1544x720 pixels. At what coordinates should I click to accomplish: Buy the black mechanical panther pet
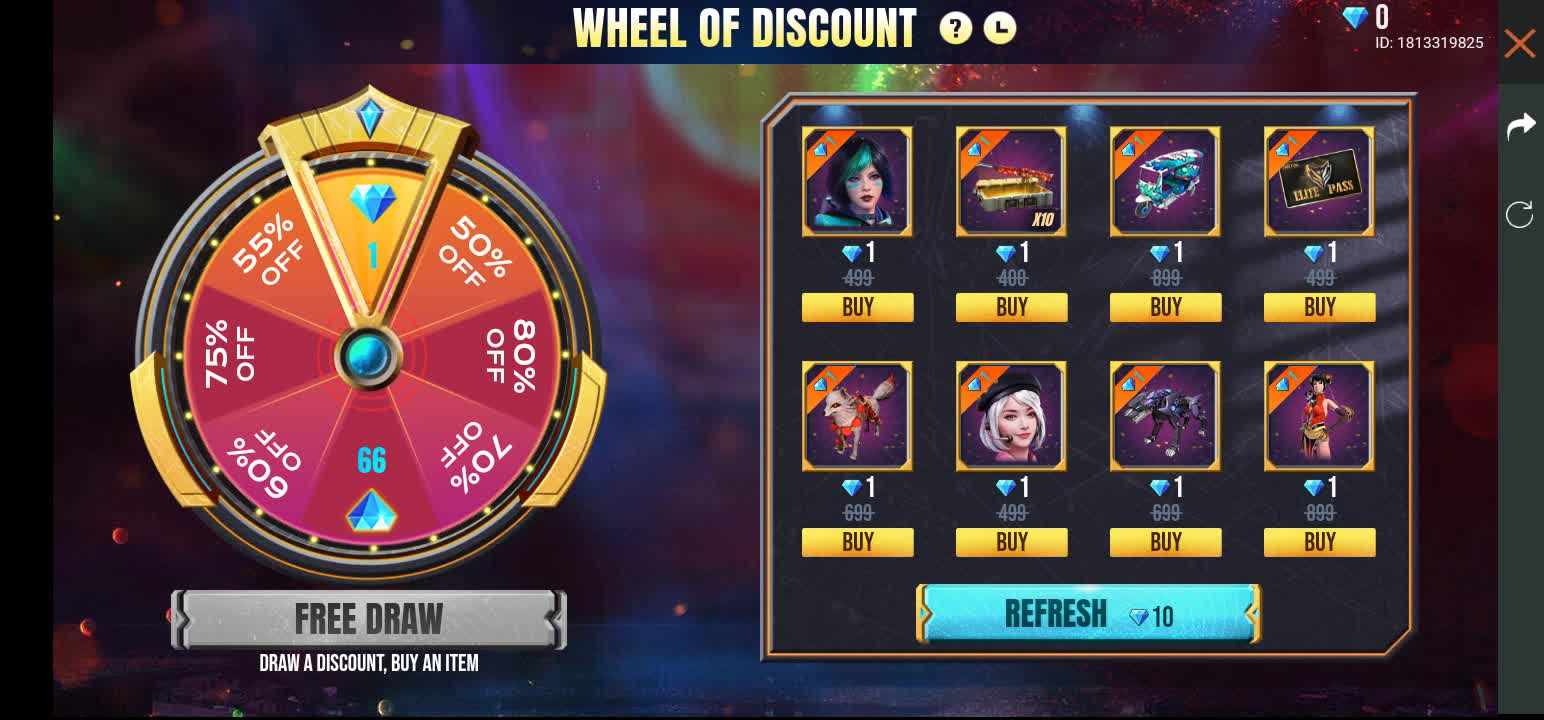click(1165, 542)
